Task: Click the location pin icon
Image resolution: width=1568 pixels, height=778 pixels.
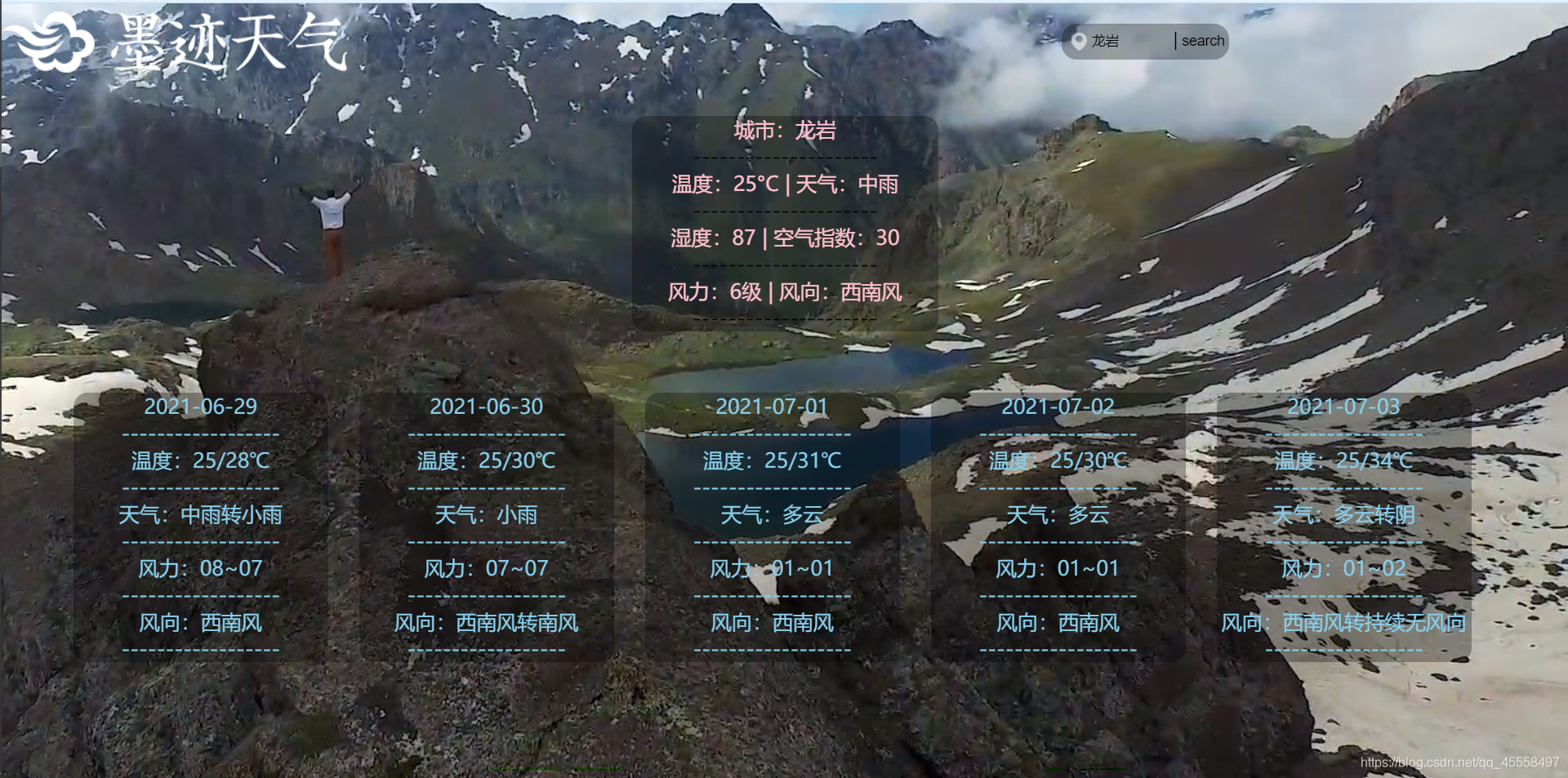Action: pos(1078,41)
